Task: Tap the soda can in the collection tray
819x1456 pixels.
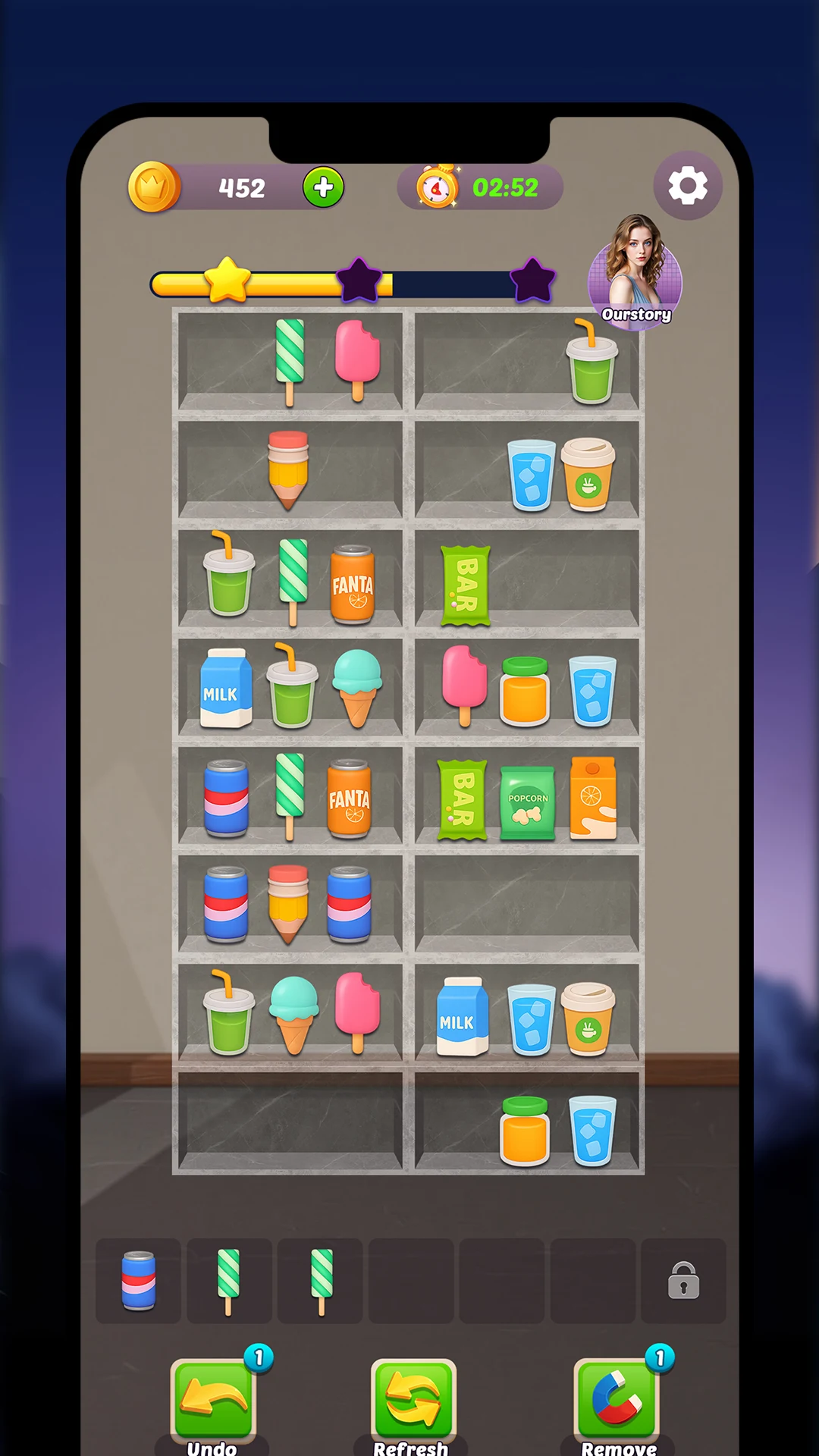Action: (x=139, y=1281)
